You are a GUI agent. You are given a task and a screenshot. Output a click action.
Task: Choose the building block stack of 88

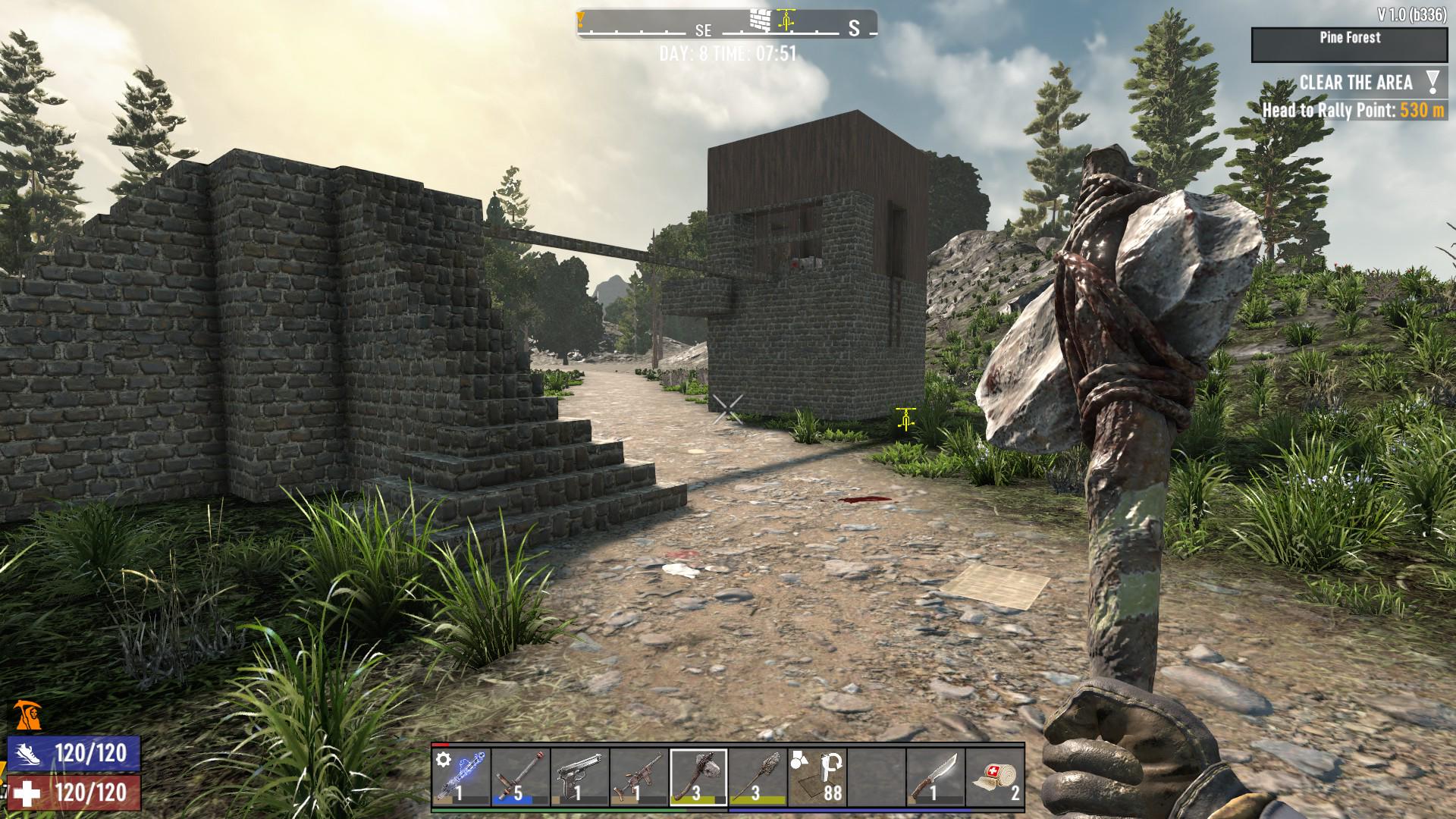817,777
